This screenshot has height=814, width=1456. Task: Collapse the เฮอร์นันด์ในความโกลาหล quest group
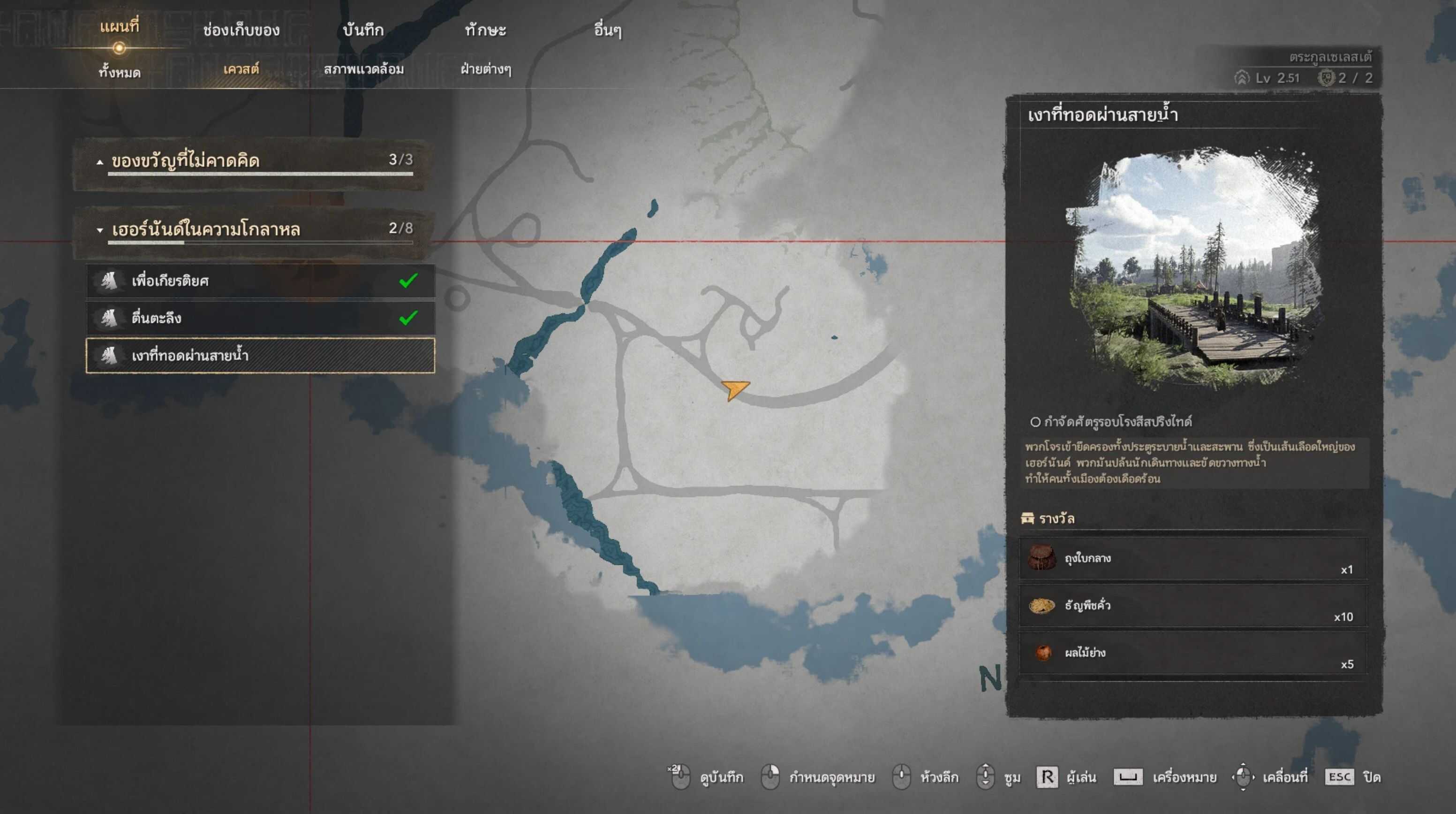[x=251, y=230]
